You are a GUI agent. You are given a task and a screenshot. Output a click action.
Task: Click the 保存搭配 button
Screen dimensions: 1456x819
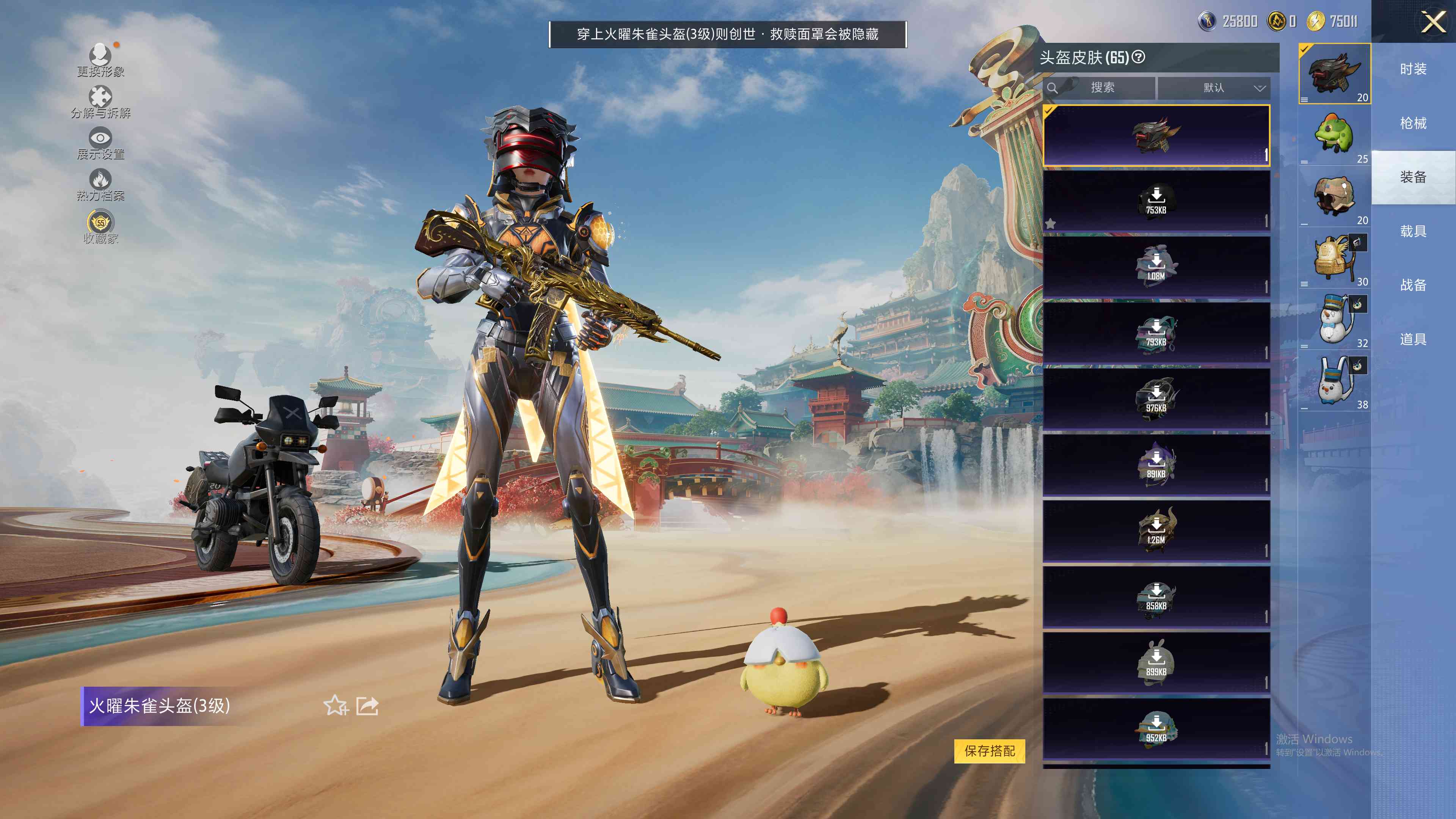click(989, 751)
